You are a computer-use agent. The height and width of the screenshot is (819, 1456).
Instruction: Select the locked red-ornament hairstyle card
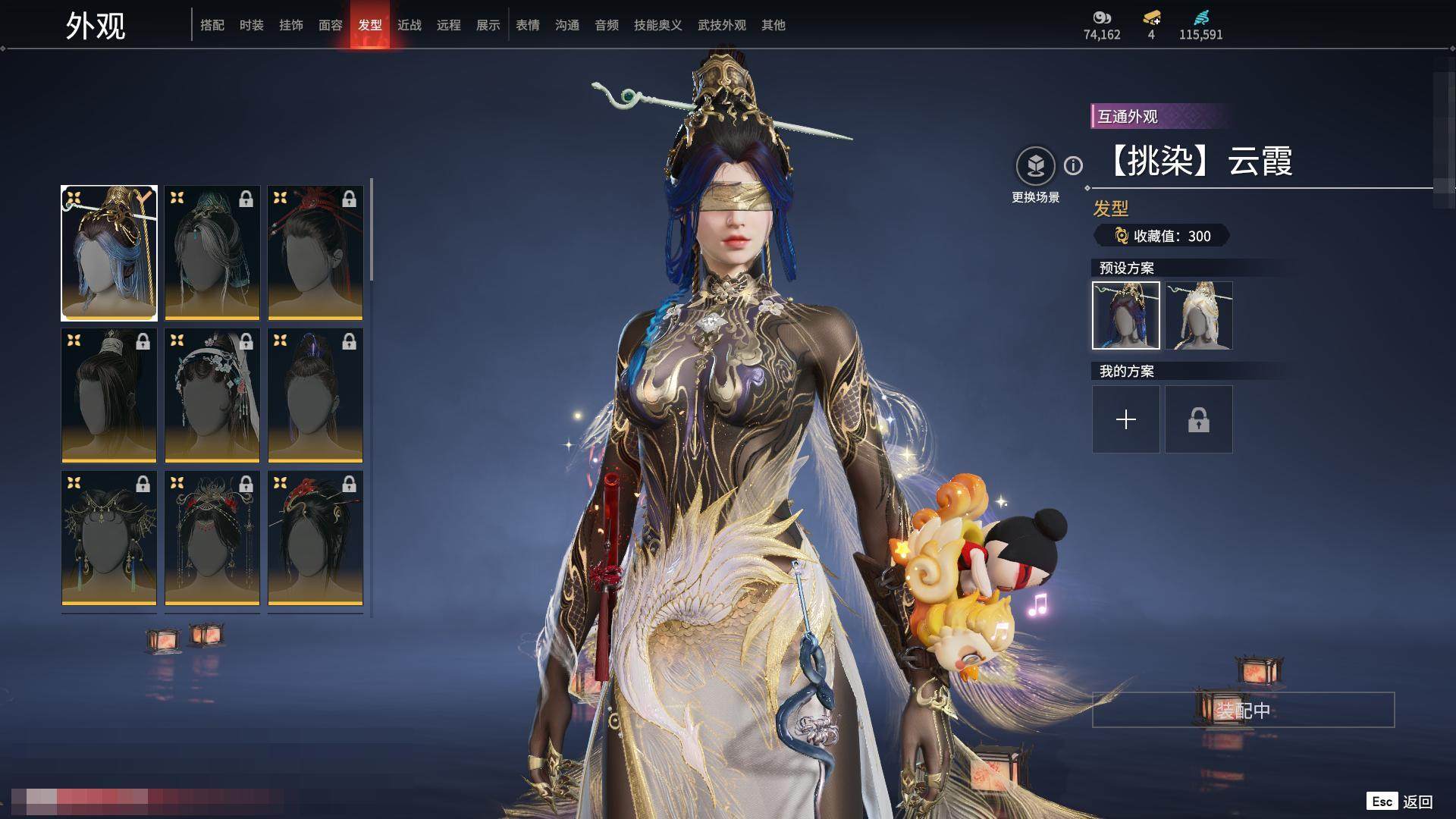pos(315,253)
